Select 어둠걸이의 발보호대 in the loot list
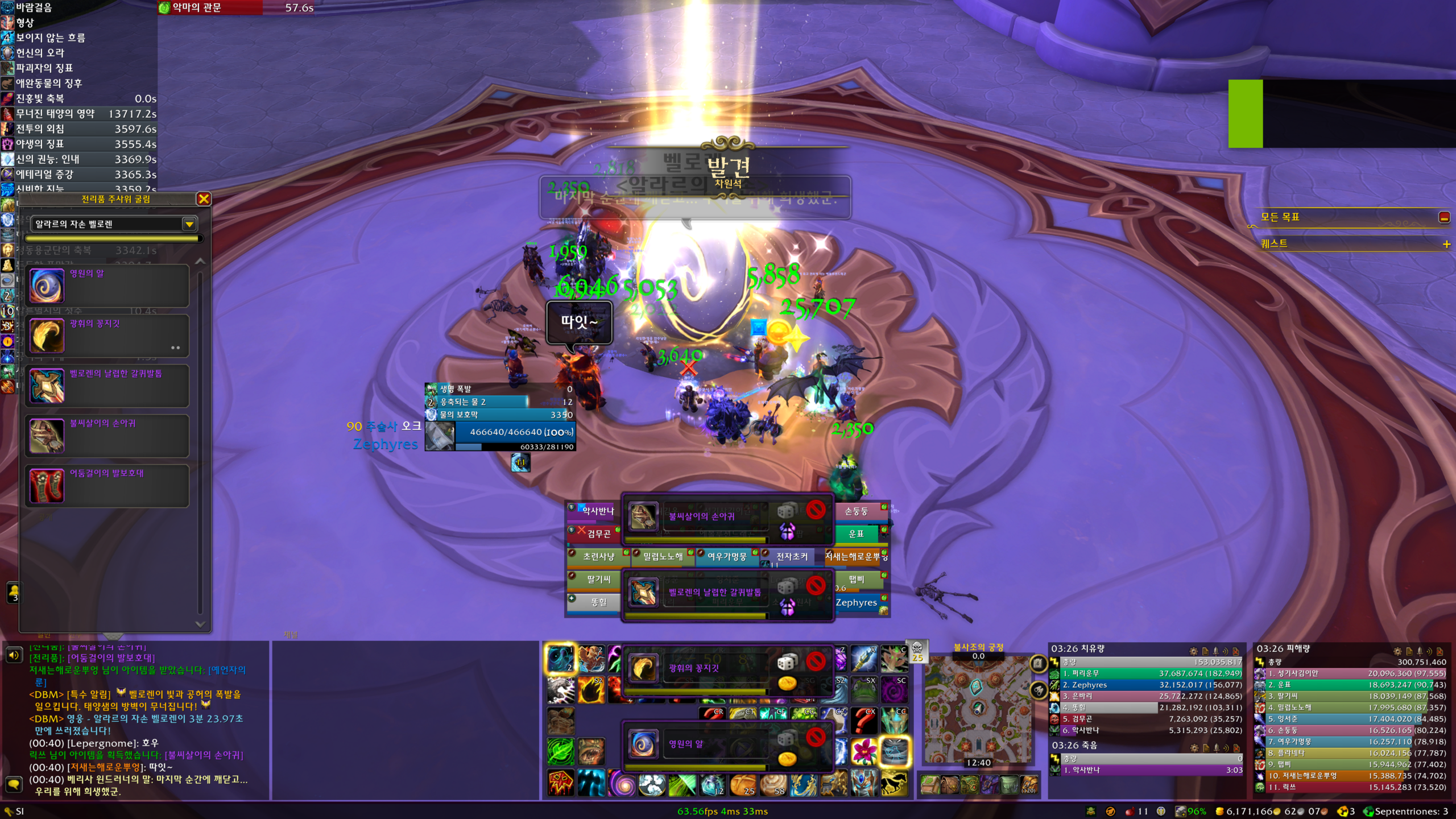The image size is (1456, 819). [107, 486]
